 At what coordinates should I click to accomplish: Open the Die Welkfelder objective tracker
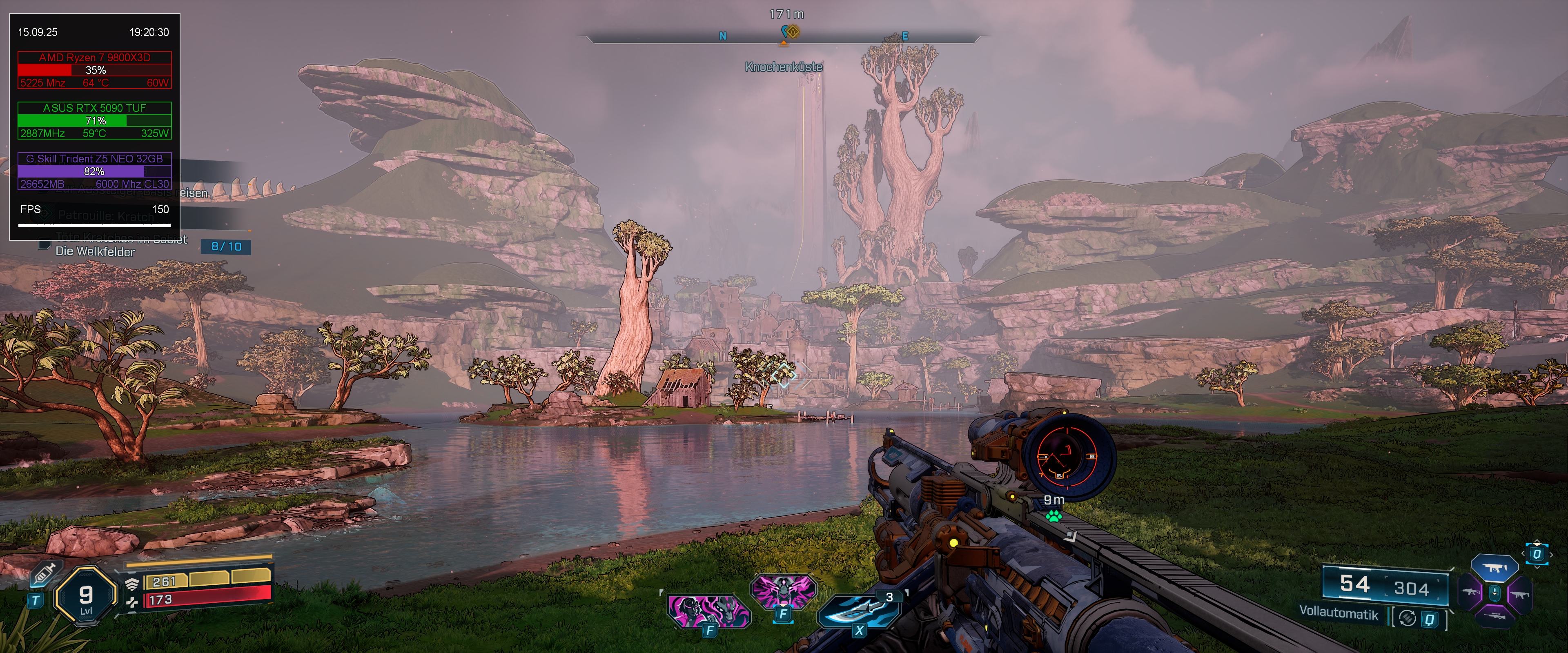pyautogui.click(x=95, y=251)
